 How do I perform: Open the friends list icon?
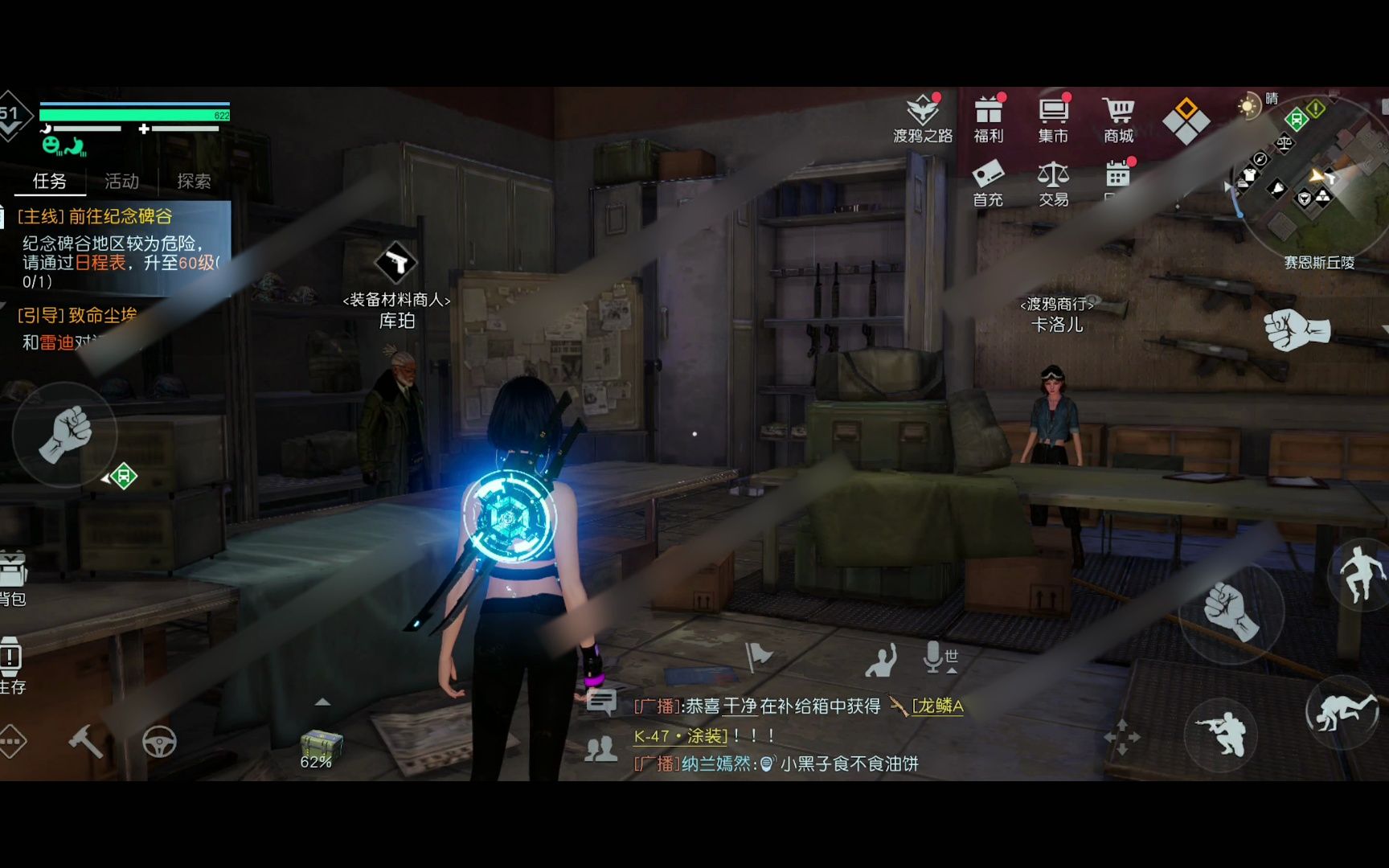click(x=601, y=750)
